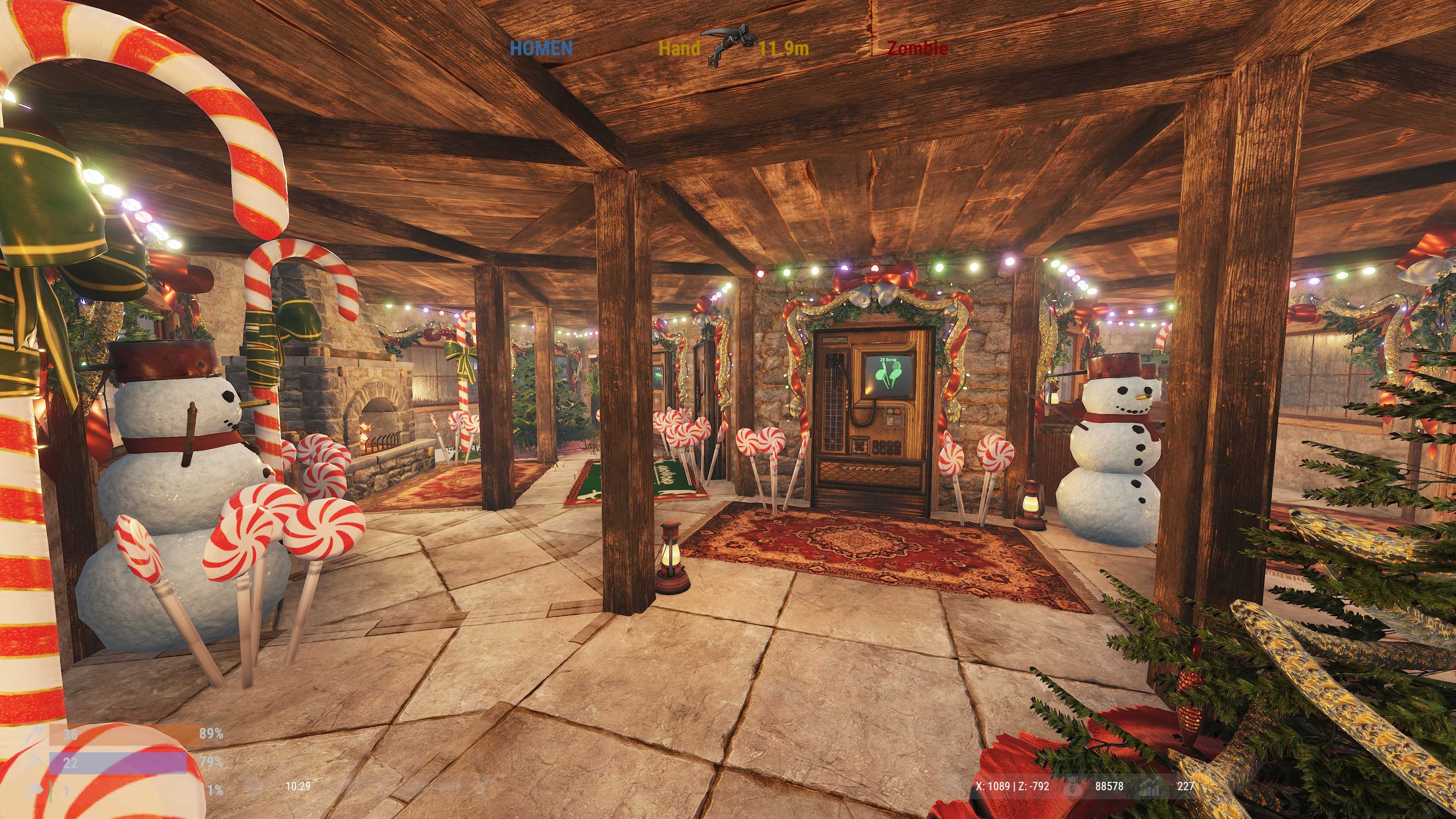The image size is (1456, 819).
Task: Open the bar chart stats icon
Action: [1149, 786]
